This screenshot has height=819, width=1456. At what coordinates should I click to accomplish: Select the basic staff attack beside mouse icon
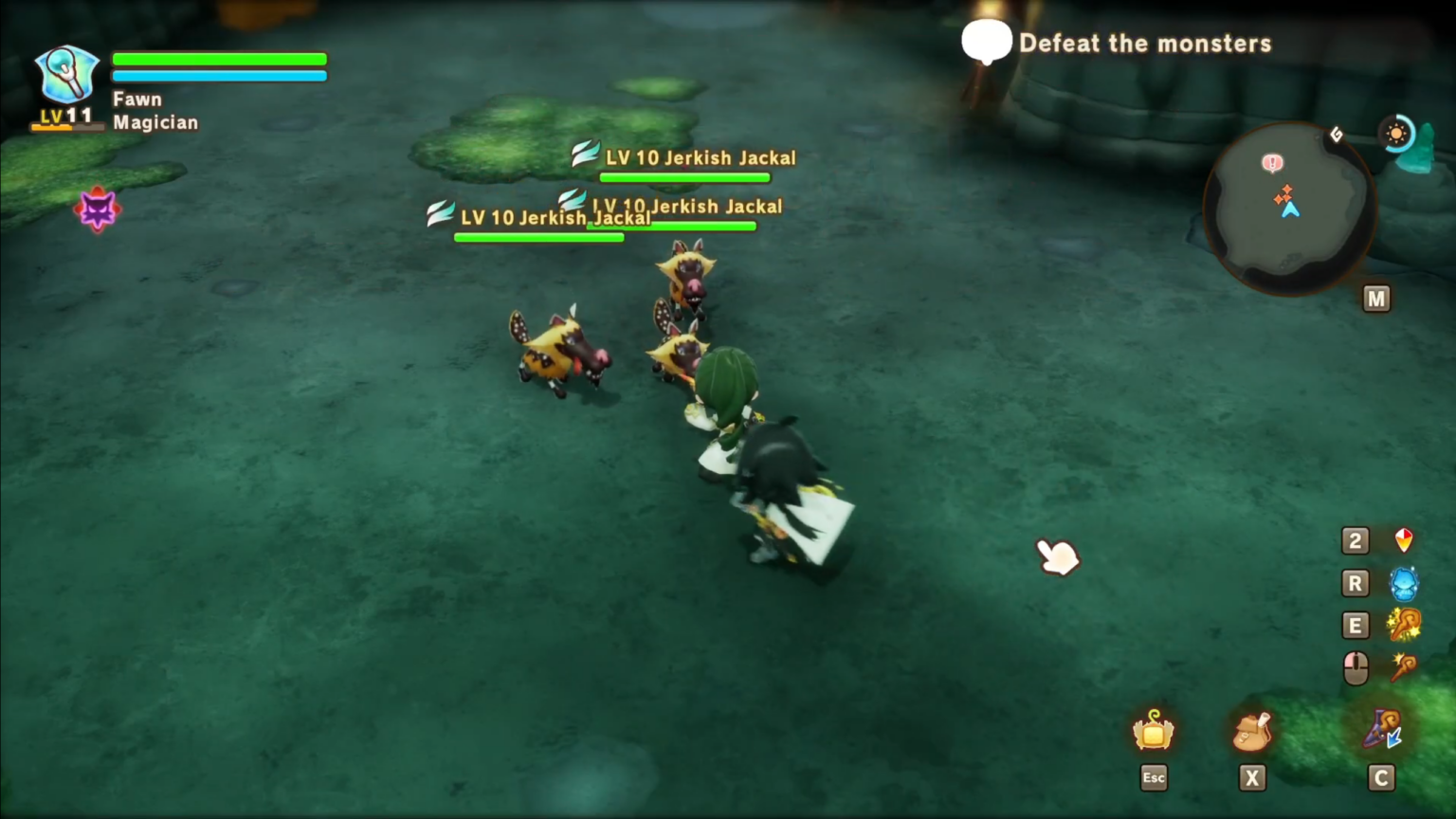pyautogui.click(x=1404, y=666)
